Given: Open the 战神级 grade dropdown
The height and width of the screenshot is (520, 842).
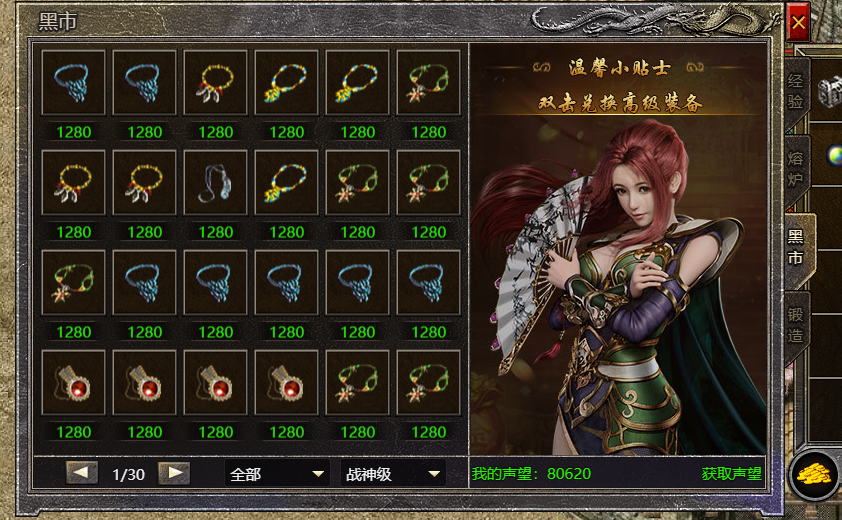Looking at the screenshot, I should 393,474.
